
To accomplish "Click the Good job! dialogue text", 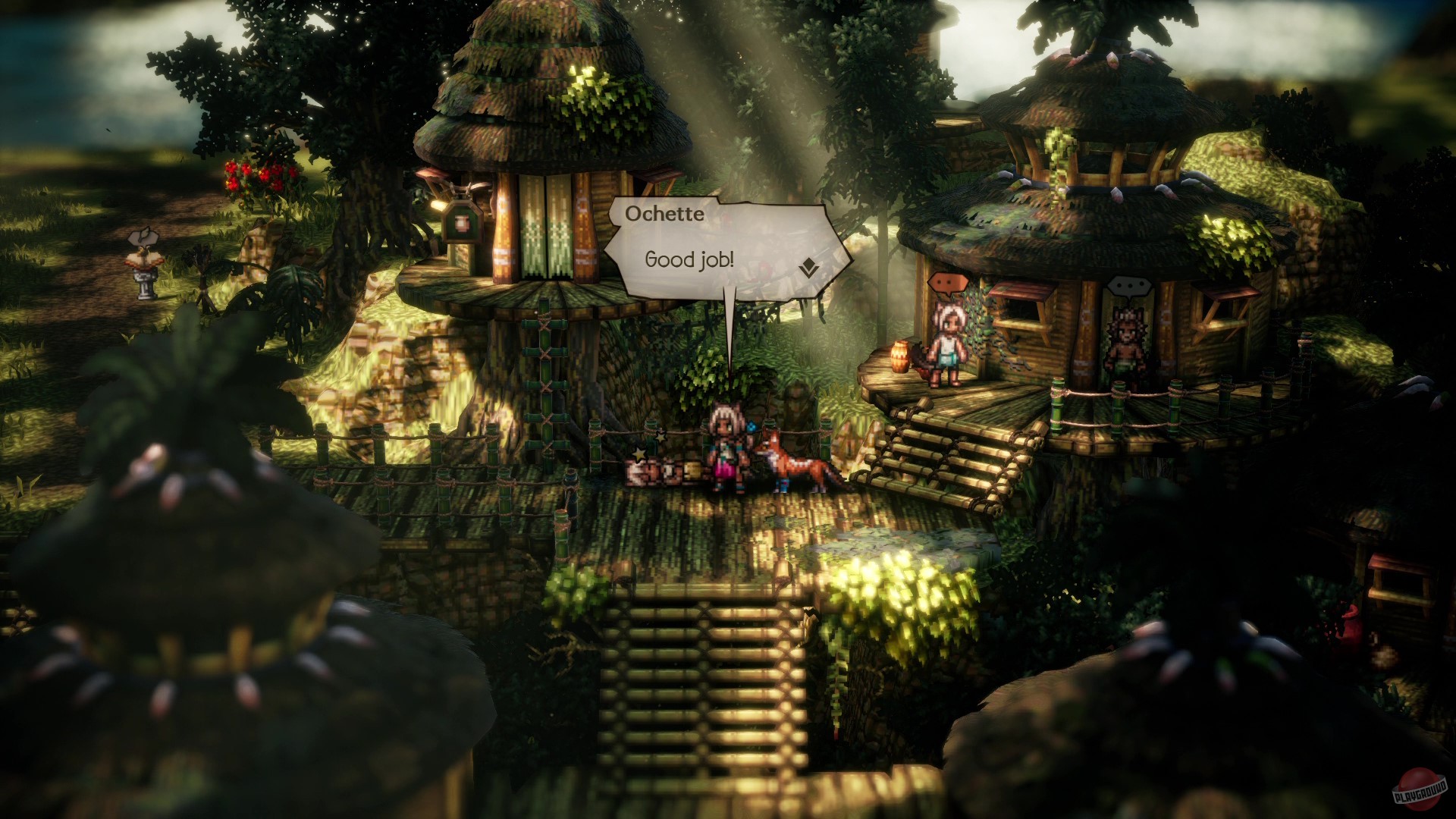I will click(x=689, y=260).
